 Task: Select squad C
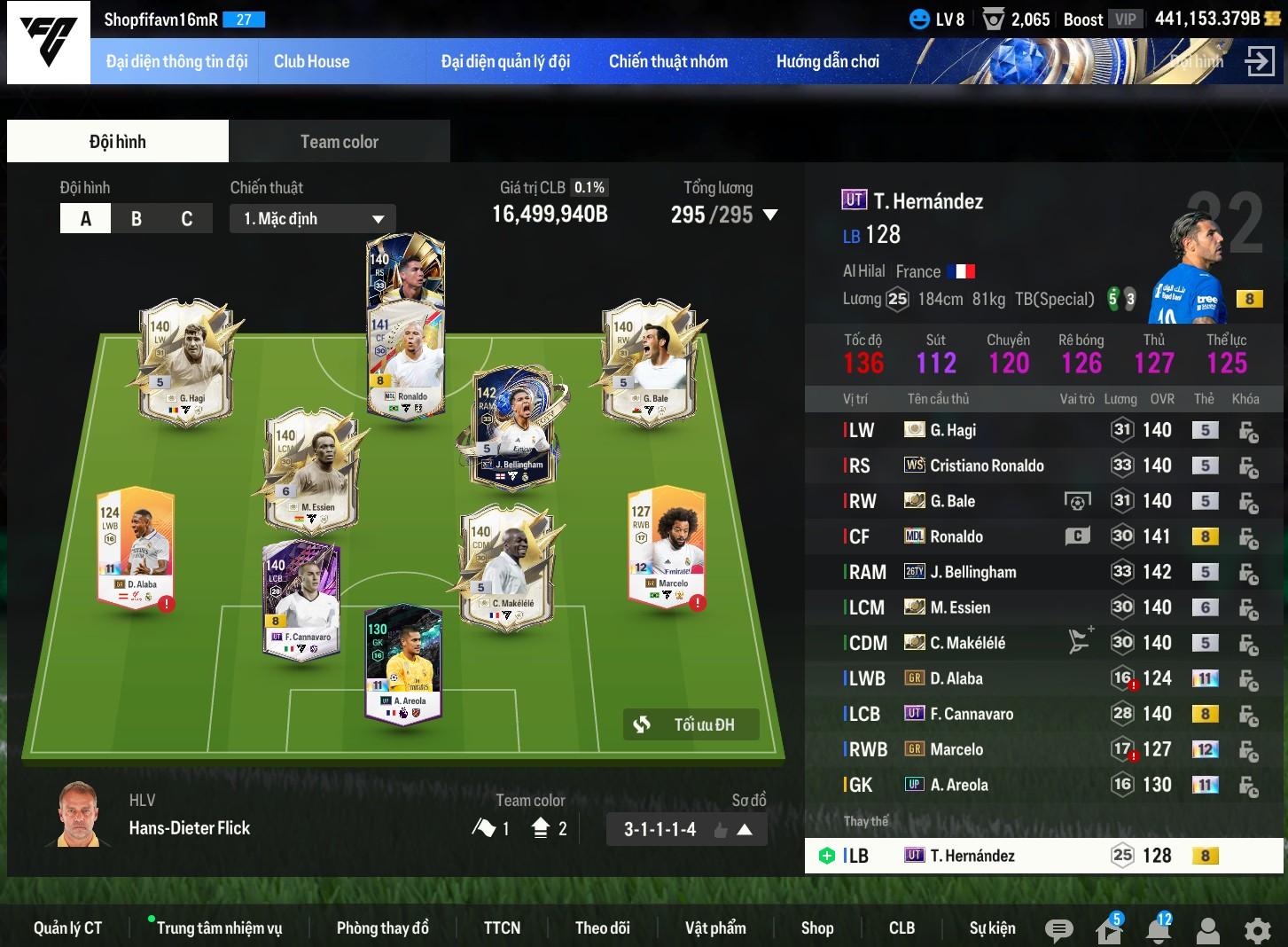[187, 219]
